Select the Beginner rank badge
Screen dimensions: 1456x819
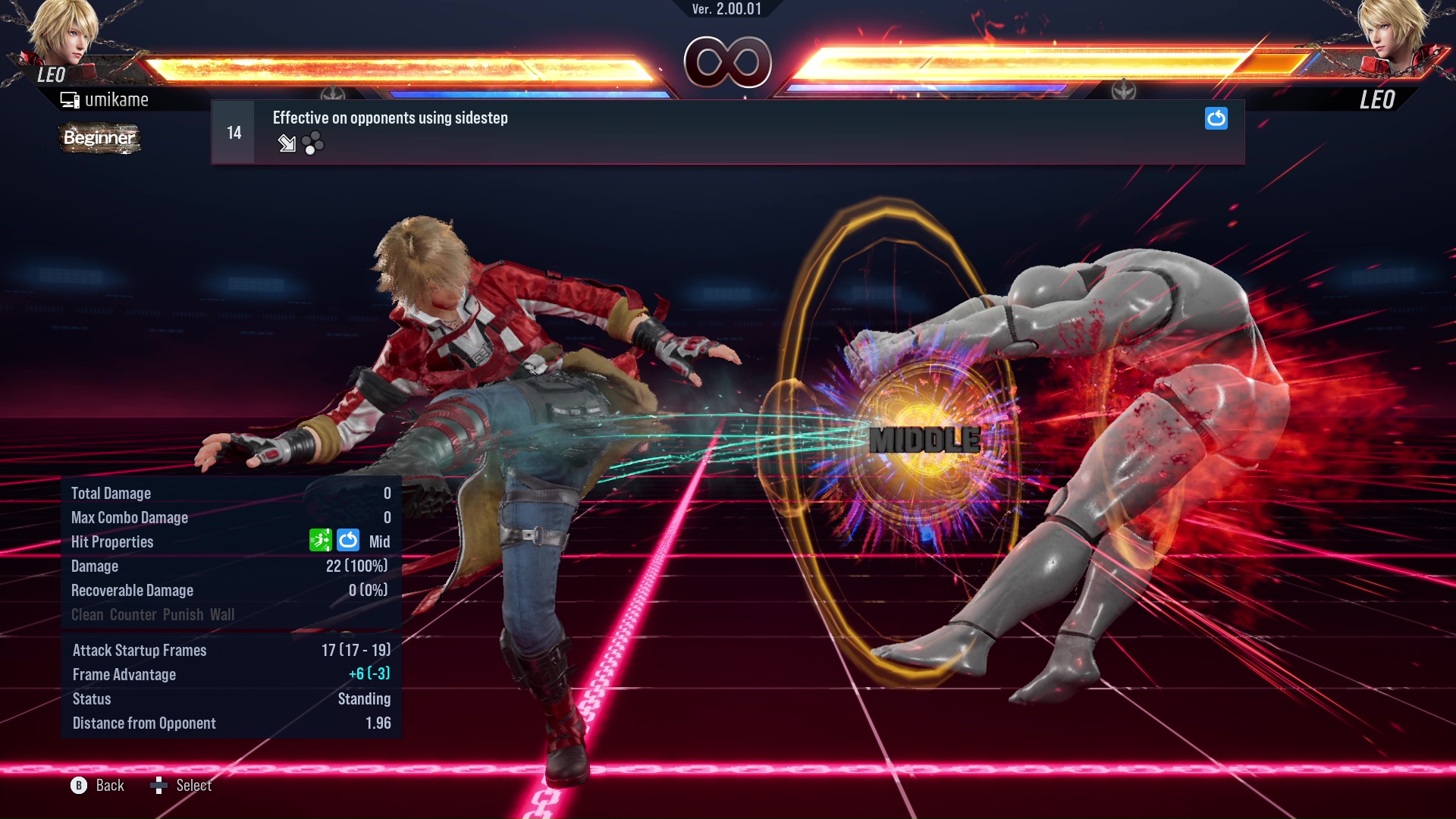(x=99, y=138)
